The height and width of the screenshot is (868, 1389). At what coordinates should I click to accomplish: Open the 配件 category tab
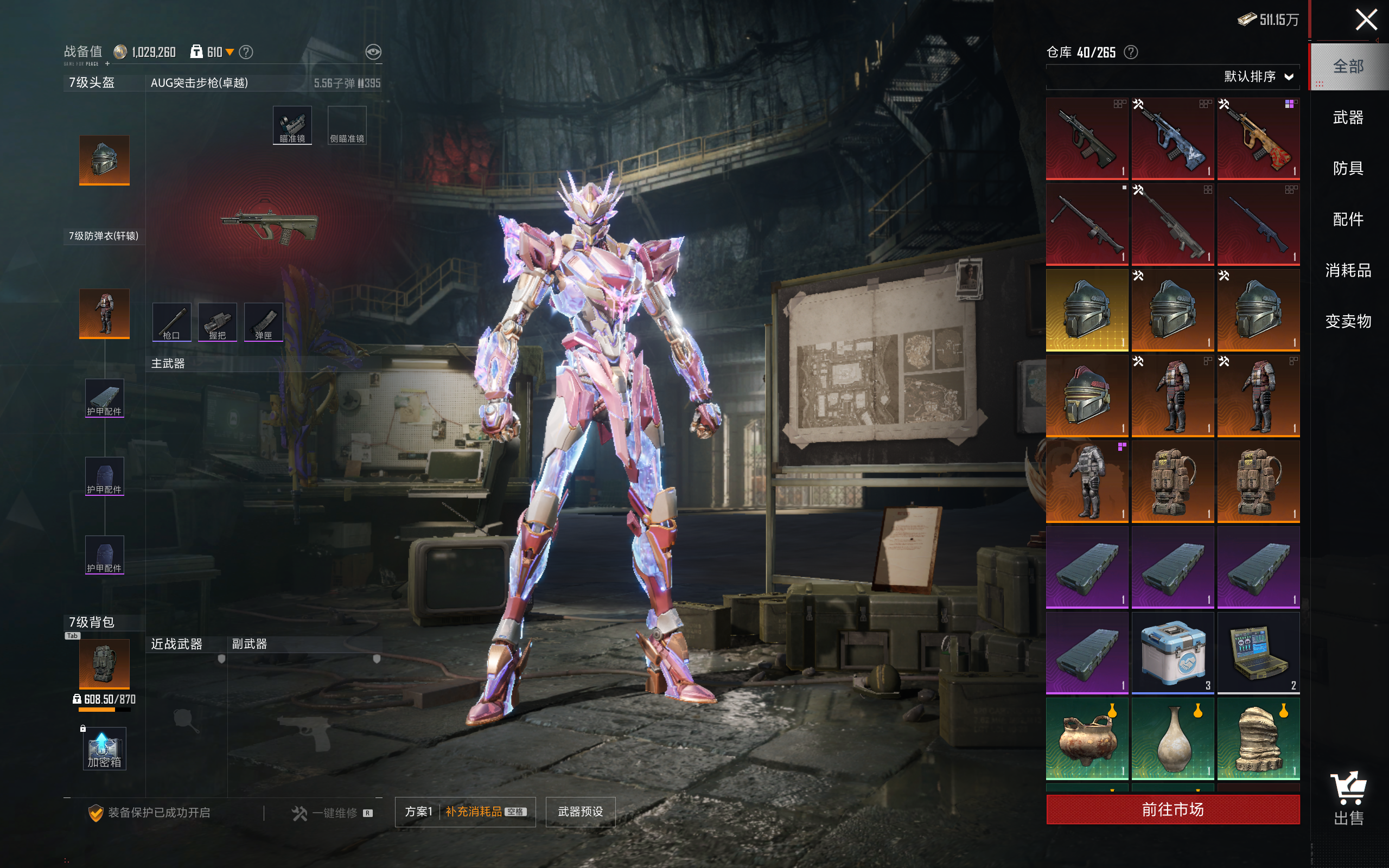coord(1348,219)
